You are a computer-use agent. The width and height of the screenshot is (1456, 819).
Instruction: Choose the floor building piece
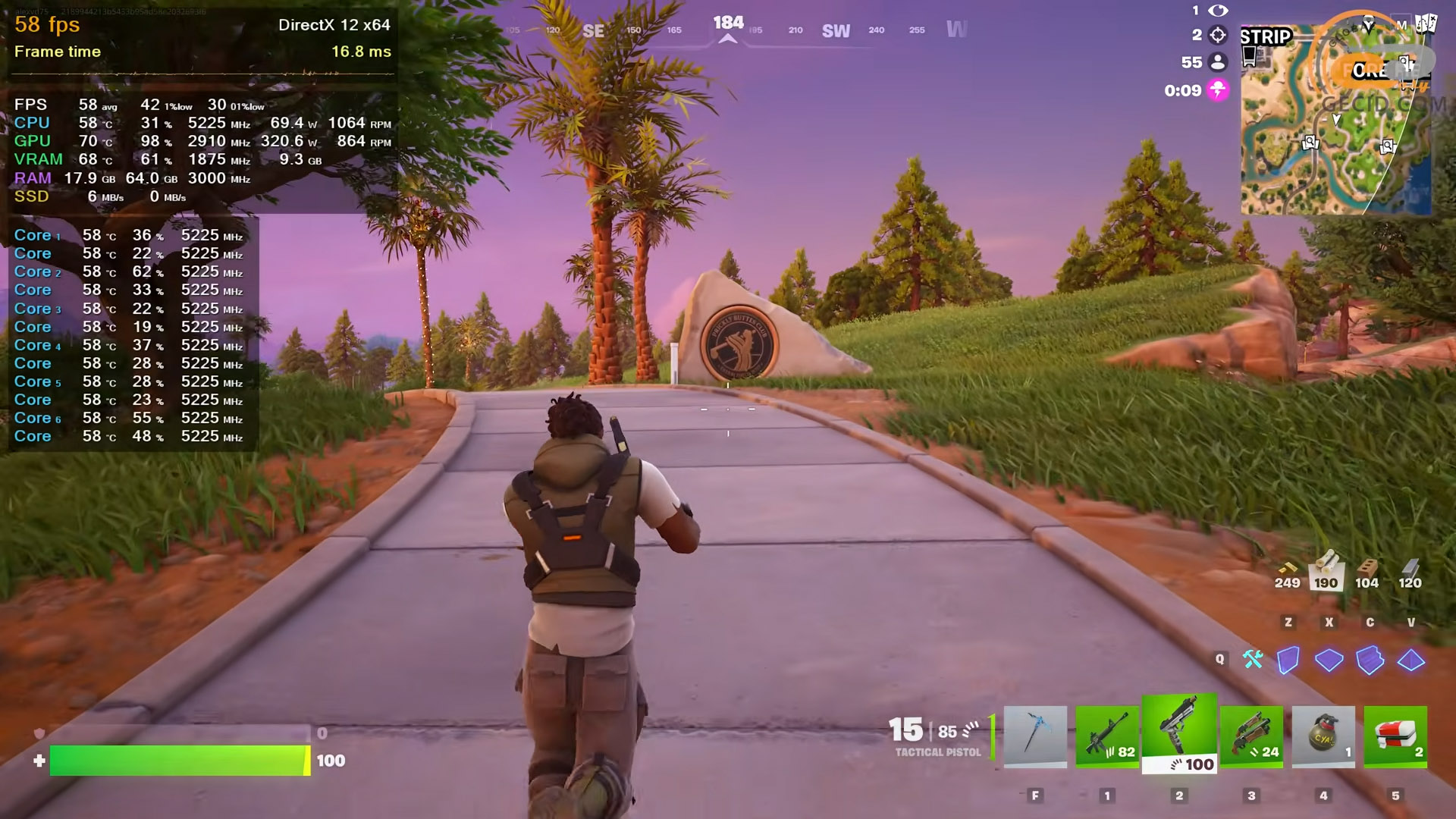coord(1329,660)
